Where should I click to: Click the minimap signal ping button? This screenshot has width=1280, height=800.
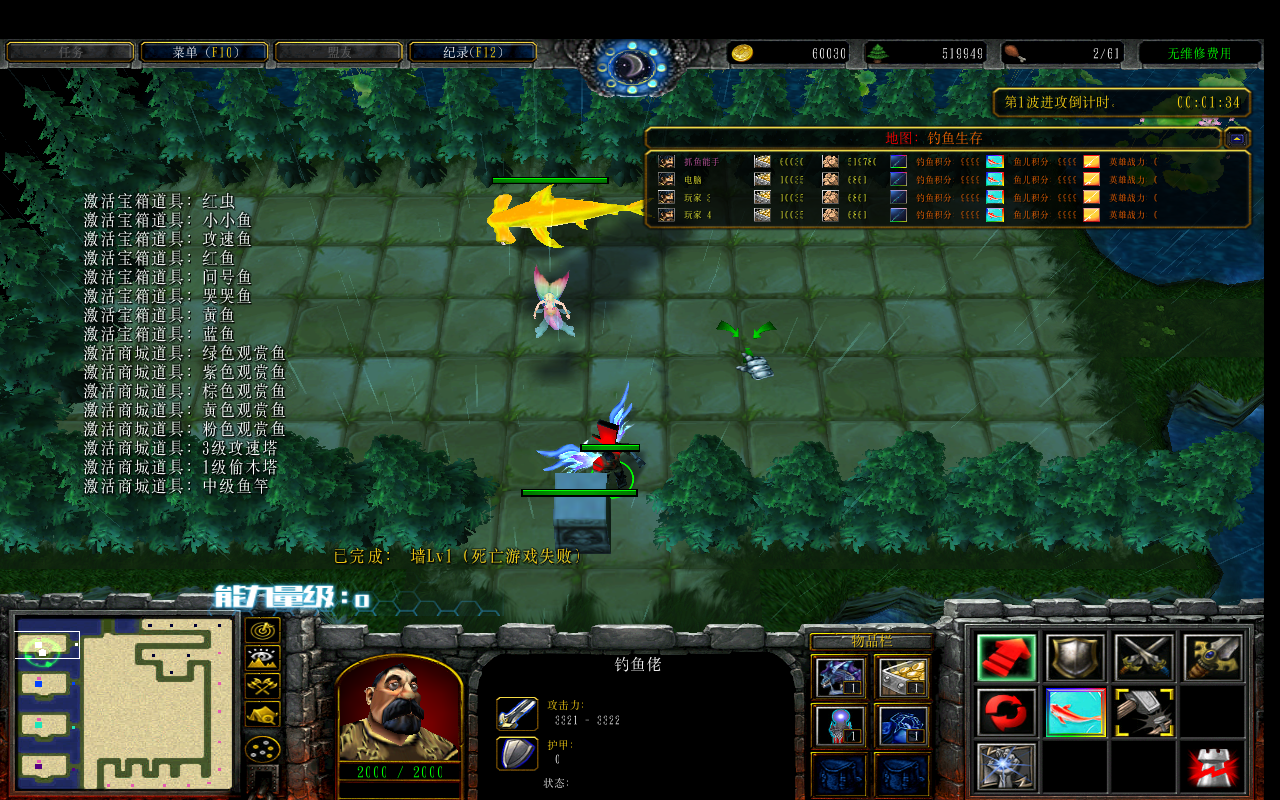pyautogui.click(x=263, y=631)
